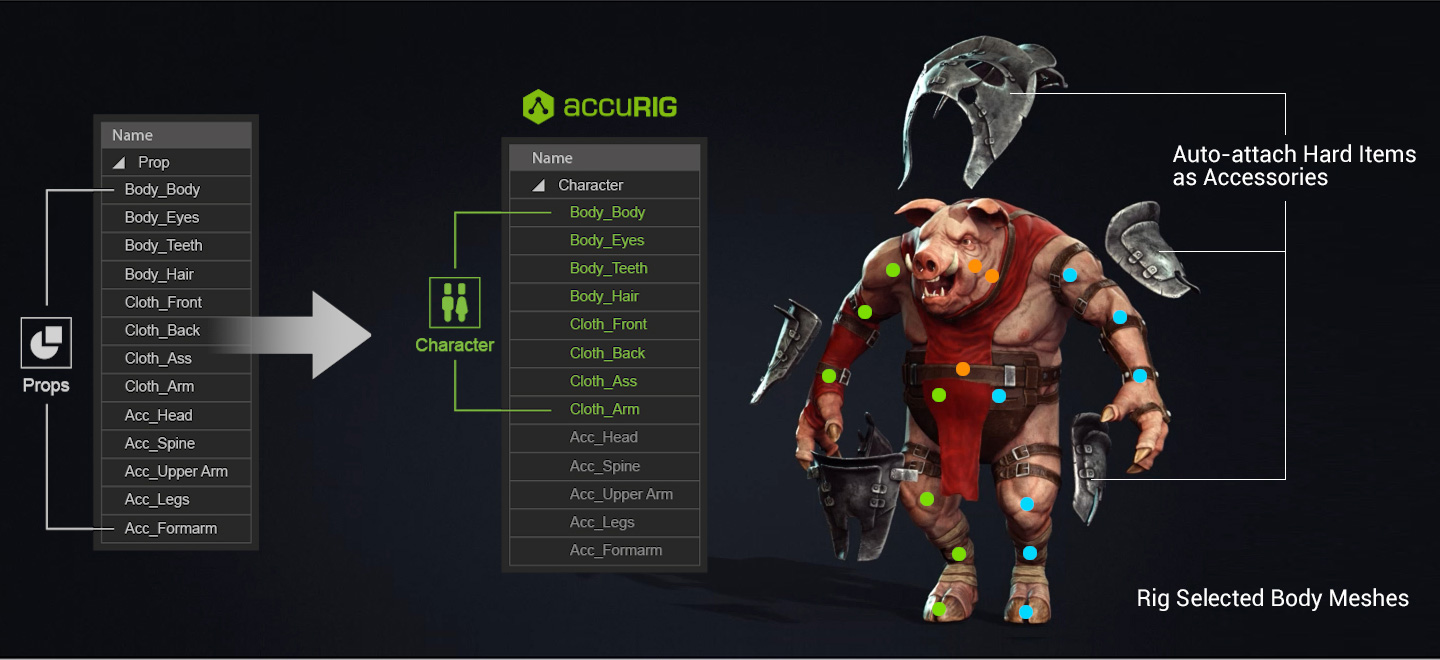
Task: Choose Cloth_Ass in the Prop list
Action: tap(158, 358)
